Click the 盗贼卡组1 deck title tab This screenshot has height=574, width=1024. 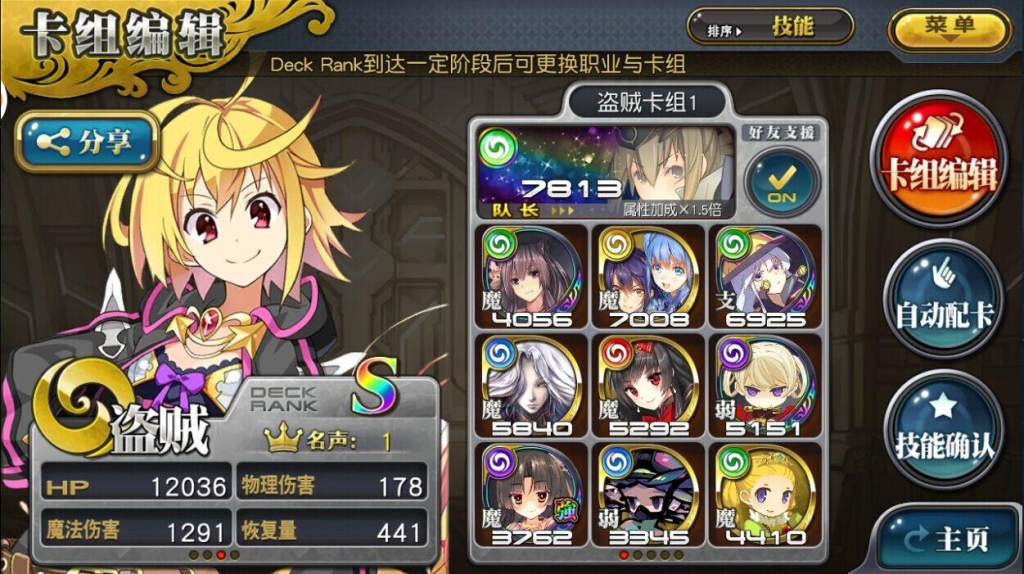point(646,102)
